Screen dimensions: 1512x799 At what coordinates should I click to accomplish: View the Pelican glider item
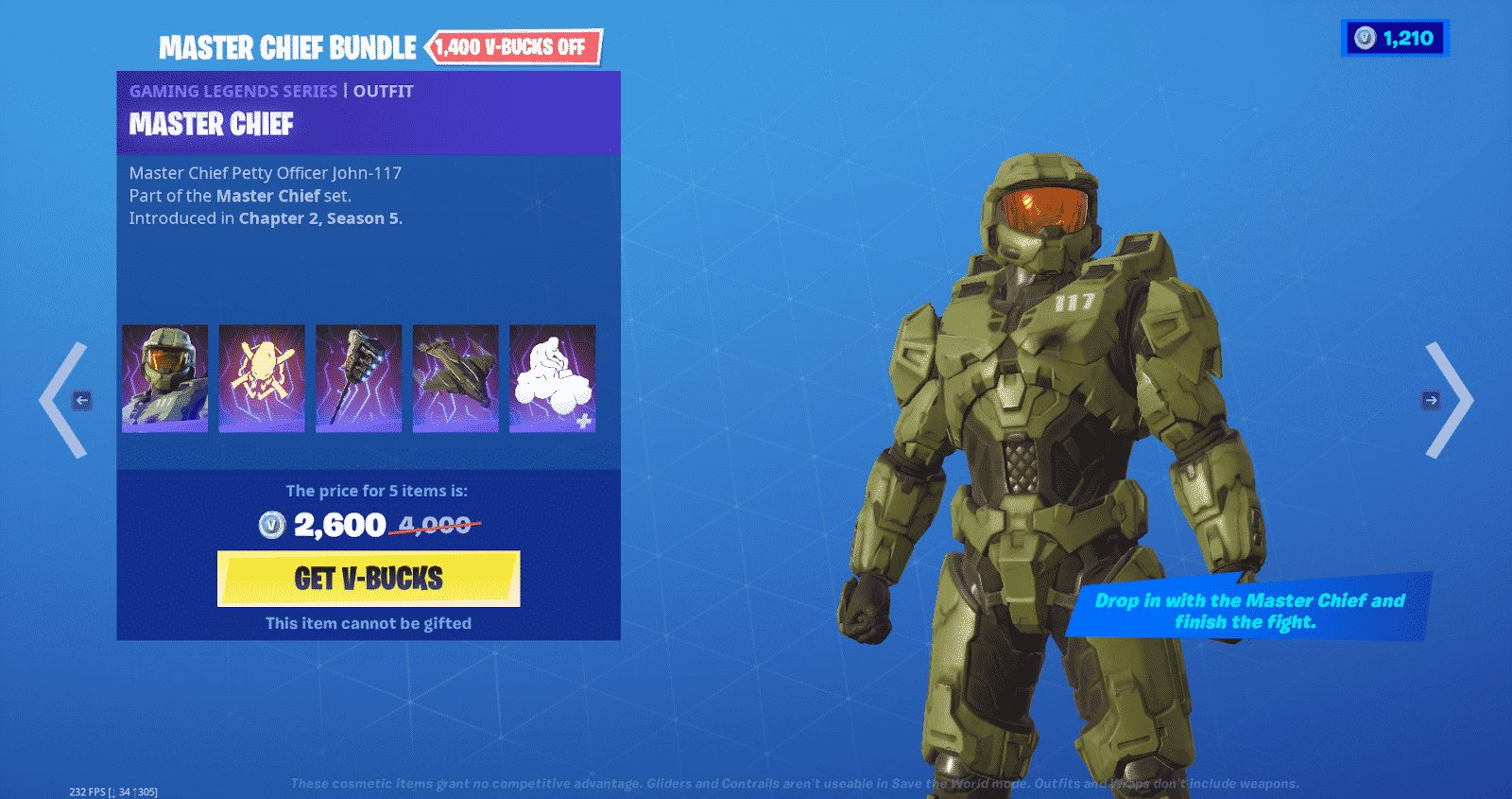coord(455,377)
